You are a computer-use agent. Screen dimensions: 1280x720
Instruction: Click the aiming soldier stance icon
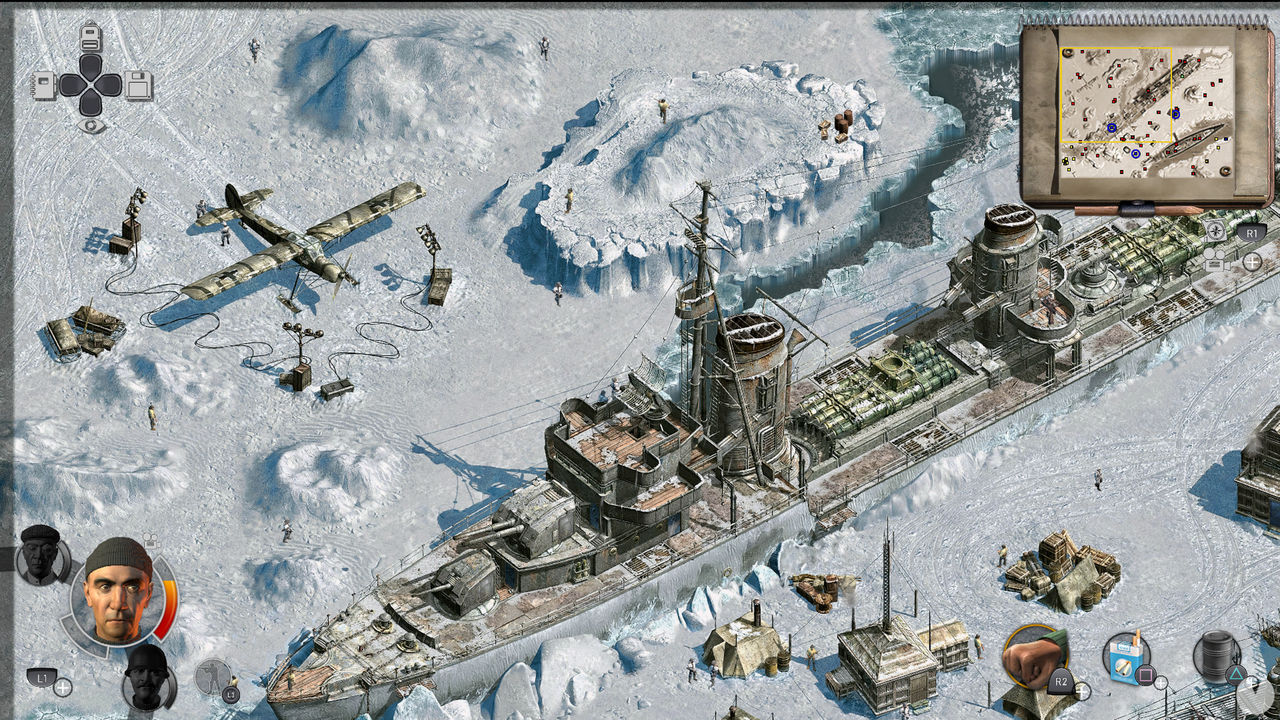pyautogui.click(x=211, y=676)
